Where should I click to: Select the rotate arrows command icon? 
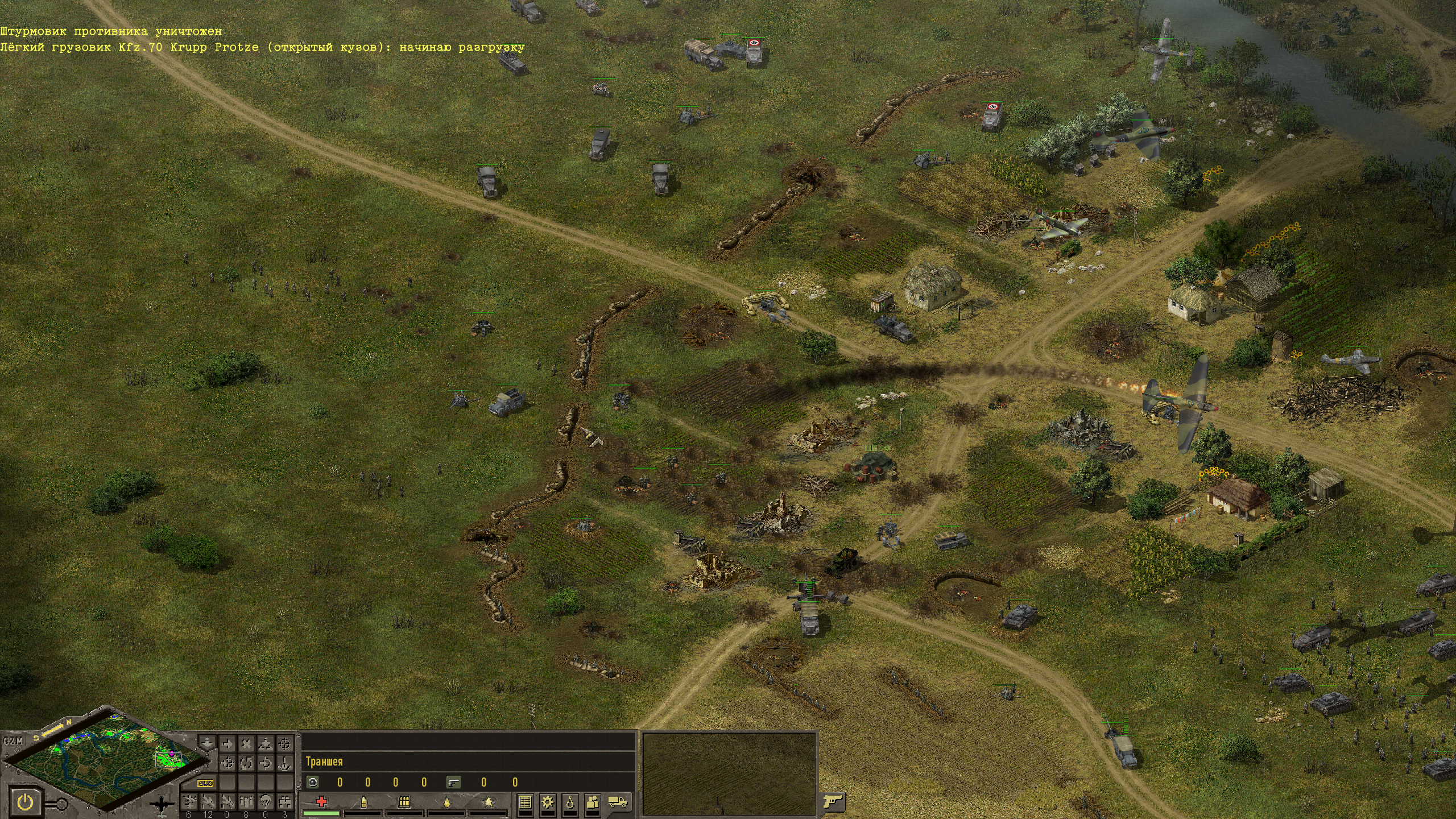[246, 763]
